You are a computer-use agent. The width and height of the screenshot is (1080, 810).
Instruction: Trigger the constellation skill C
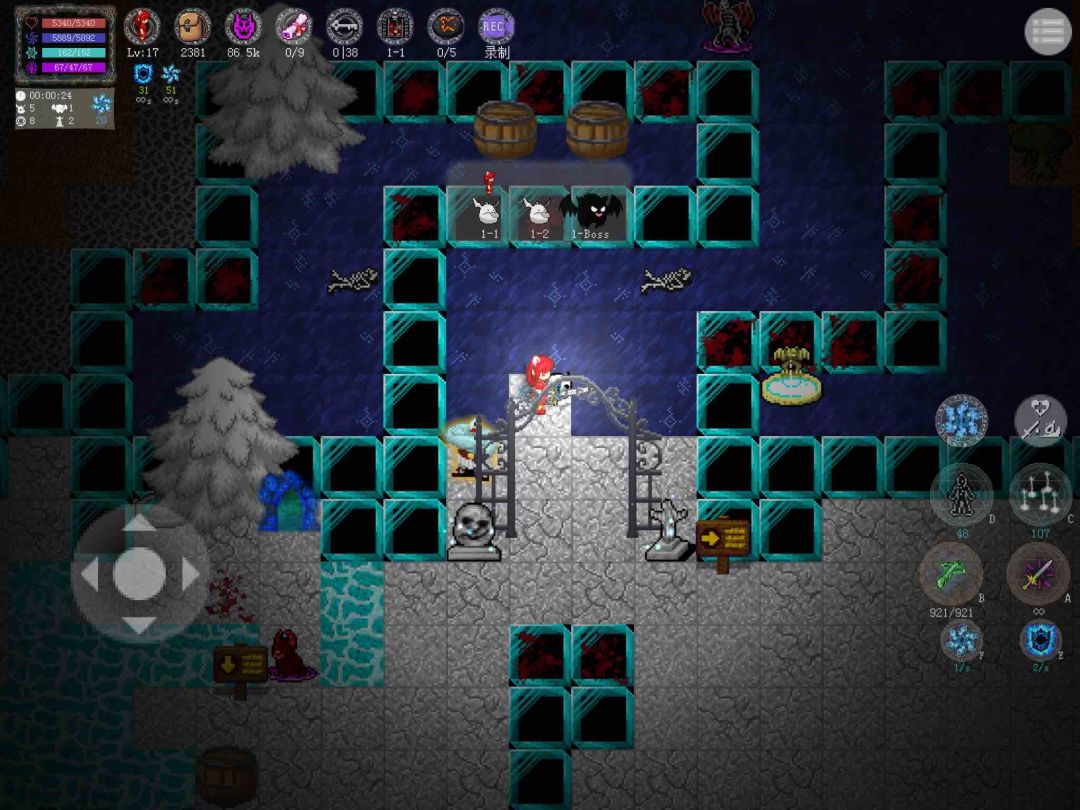[x=1038, y=494]
